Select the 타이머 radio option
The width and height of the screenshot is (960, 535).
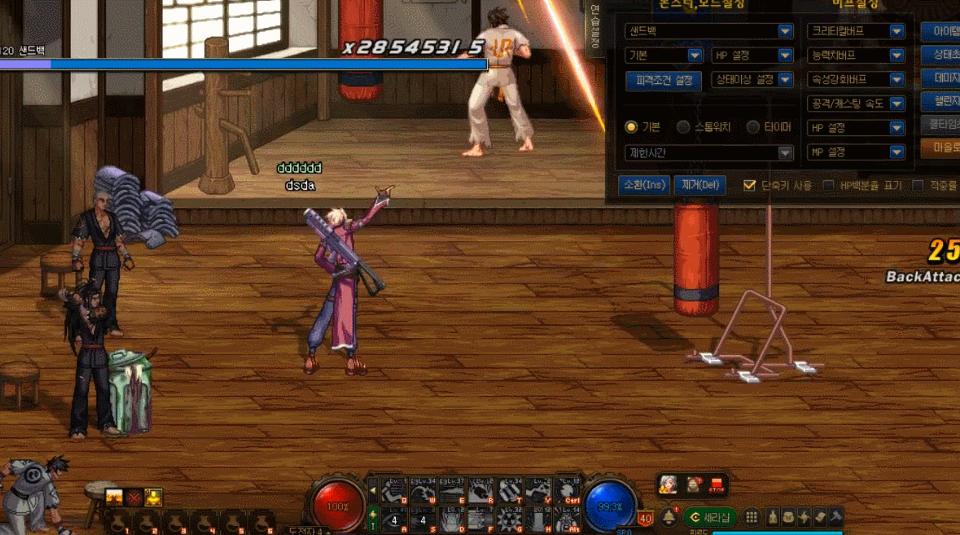(x=753, y=127)
